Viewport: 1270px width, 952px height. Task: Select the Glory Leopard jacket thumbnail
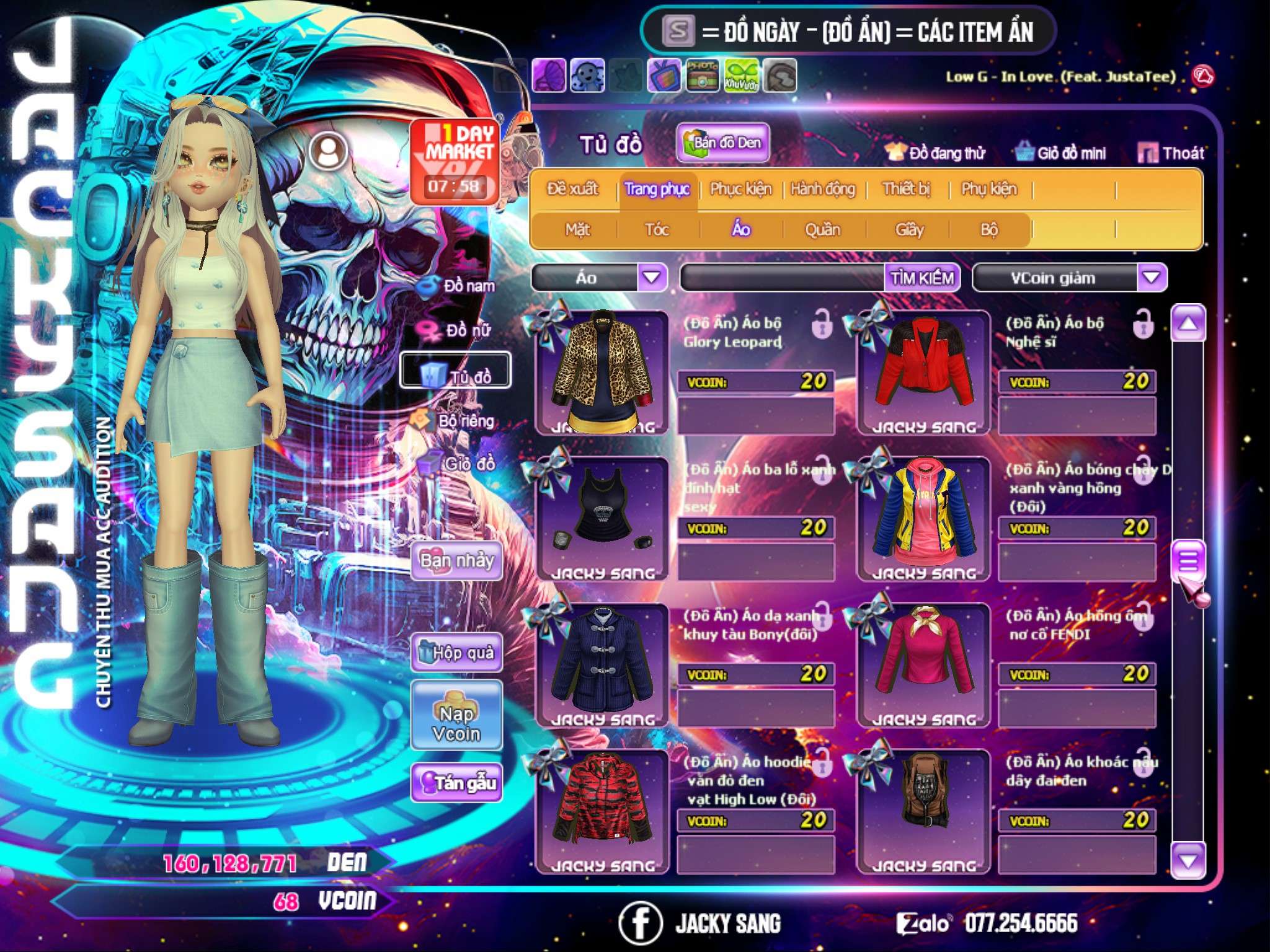(x=602, y=372)
